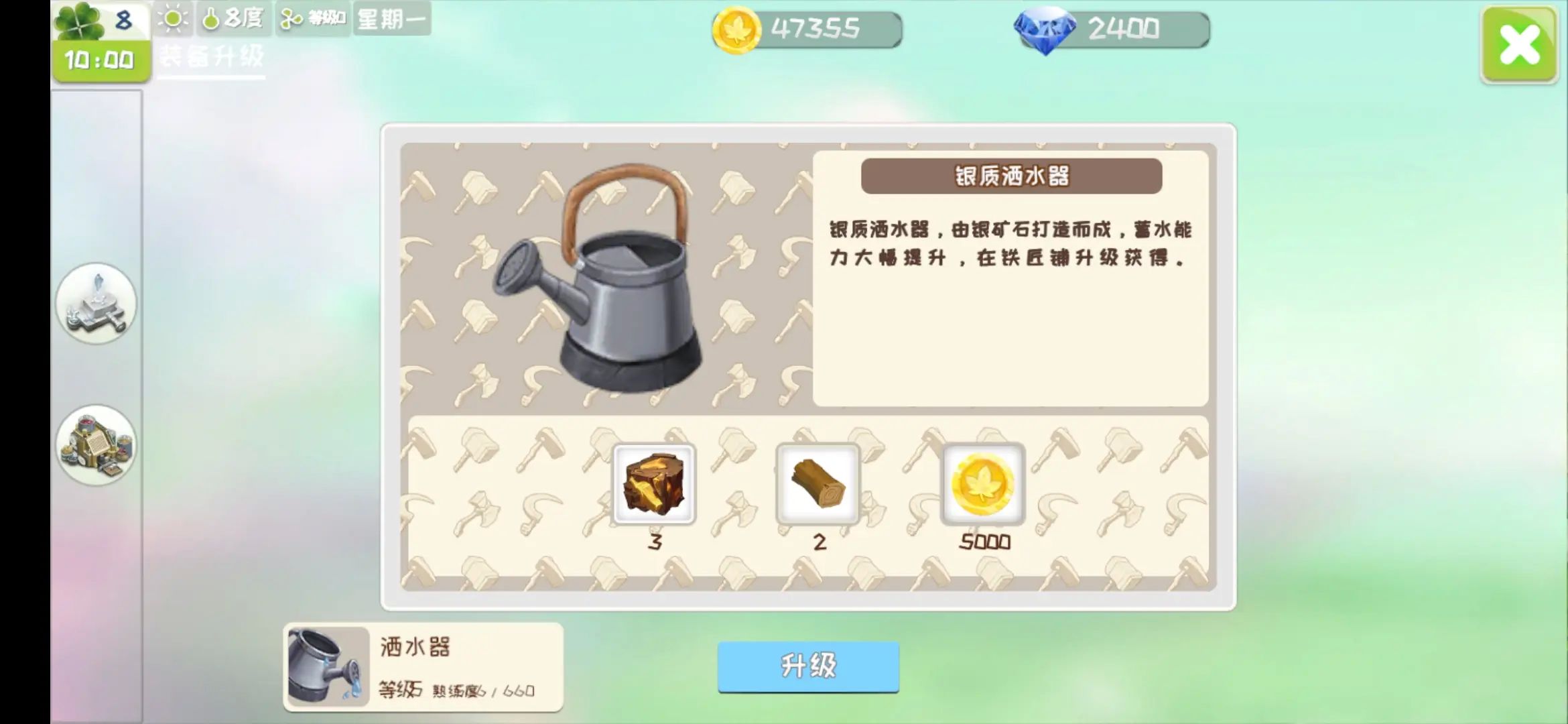Click the sun weather icon
1568x724 pixels.
173,19
